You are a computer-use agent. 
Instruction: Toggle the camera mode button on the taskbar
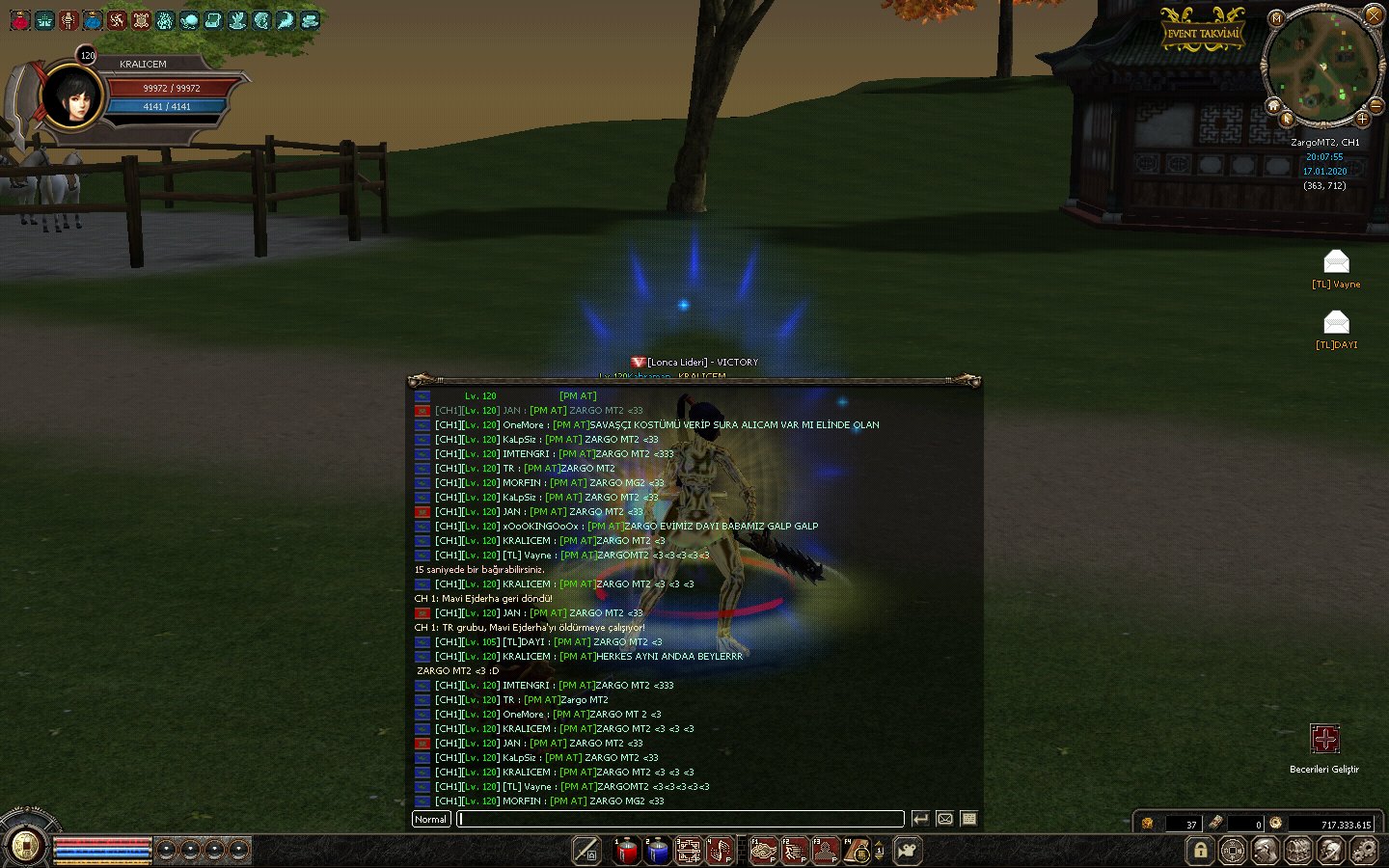(x=908, y=851)
